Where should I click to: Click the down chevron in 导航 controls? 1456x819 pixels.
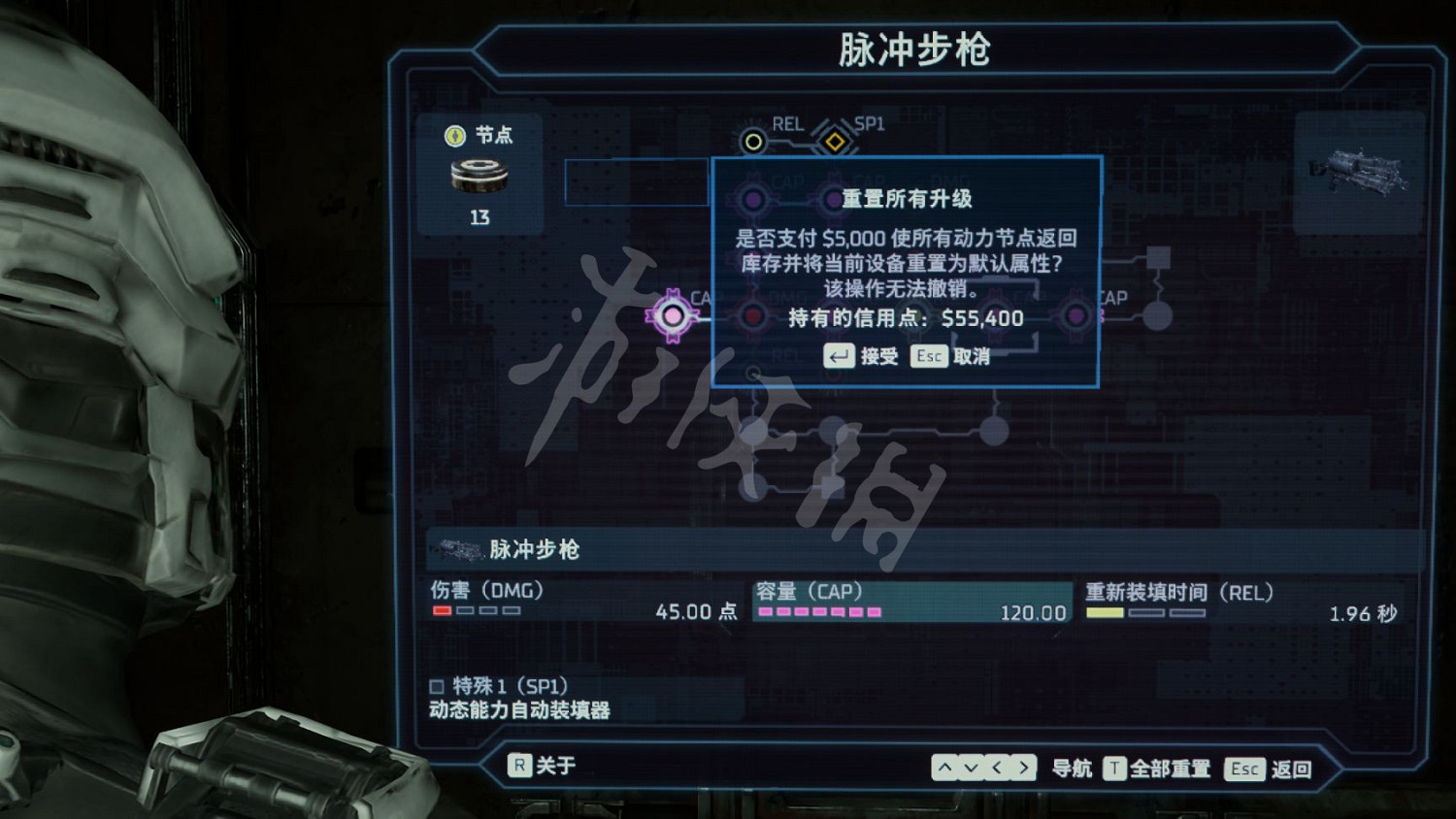pyautogui.click(x=969, y=767)
